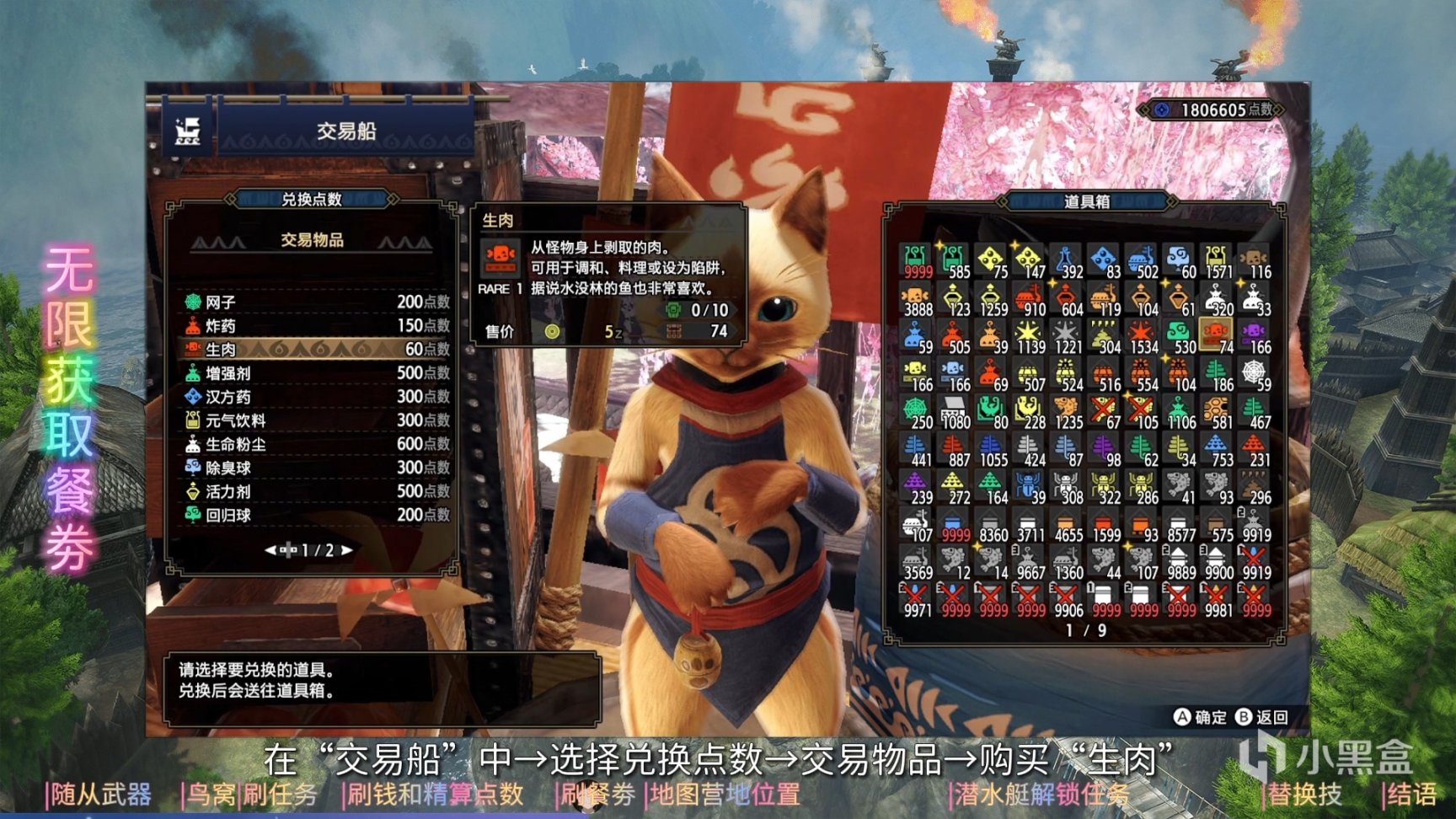Viewport: 1456px width, 819px height.
Task: Click the points diamond icon beside 1806605
Action: pos(1161,108)
